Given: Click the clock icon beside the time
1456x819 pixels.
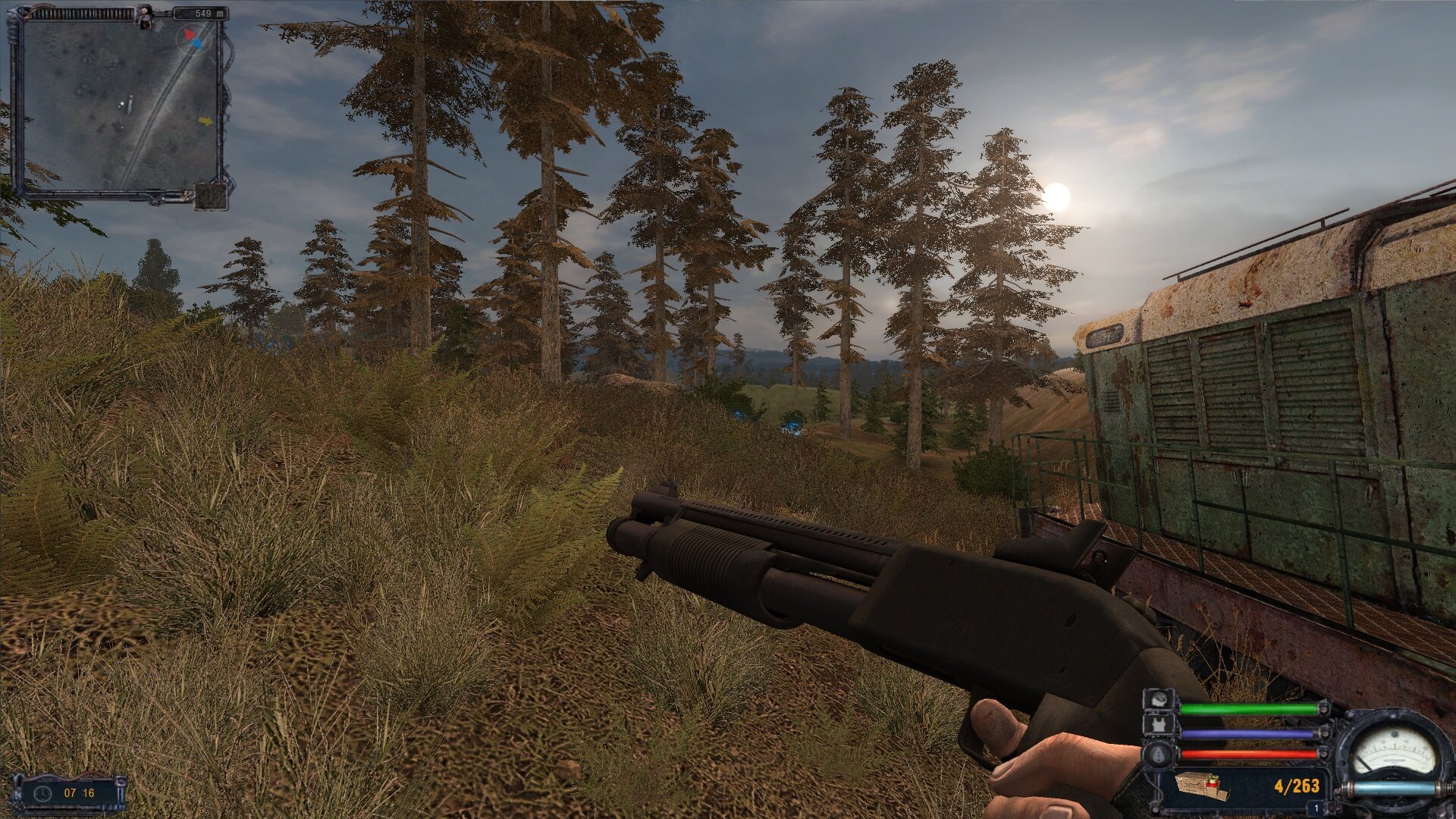Looking at the screenshot, I should (42, 793).
